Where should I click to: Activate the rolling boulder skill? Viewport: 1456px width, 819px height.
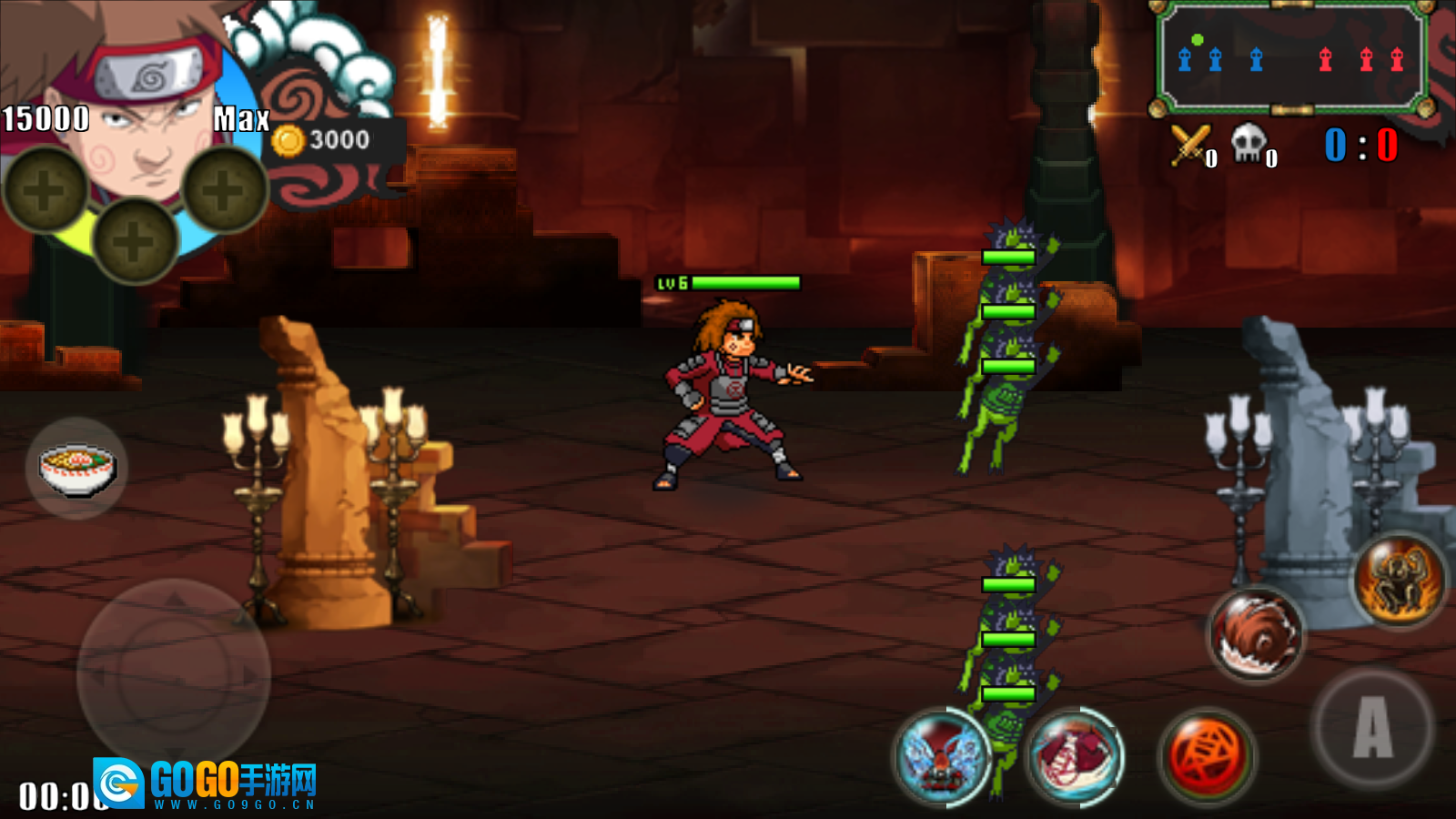[1256, 634]
